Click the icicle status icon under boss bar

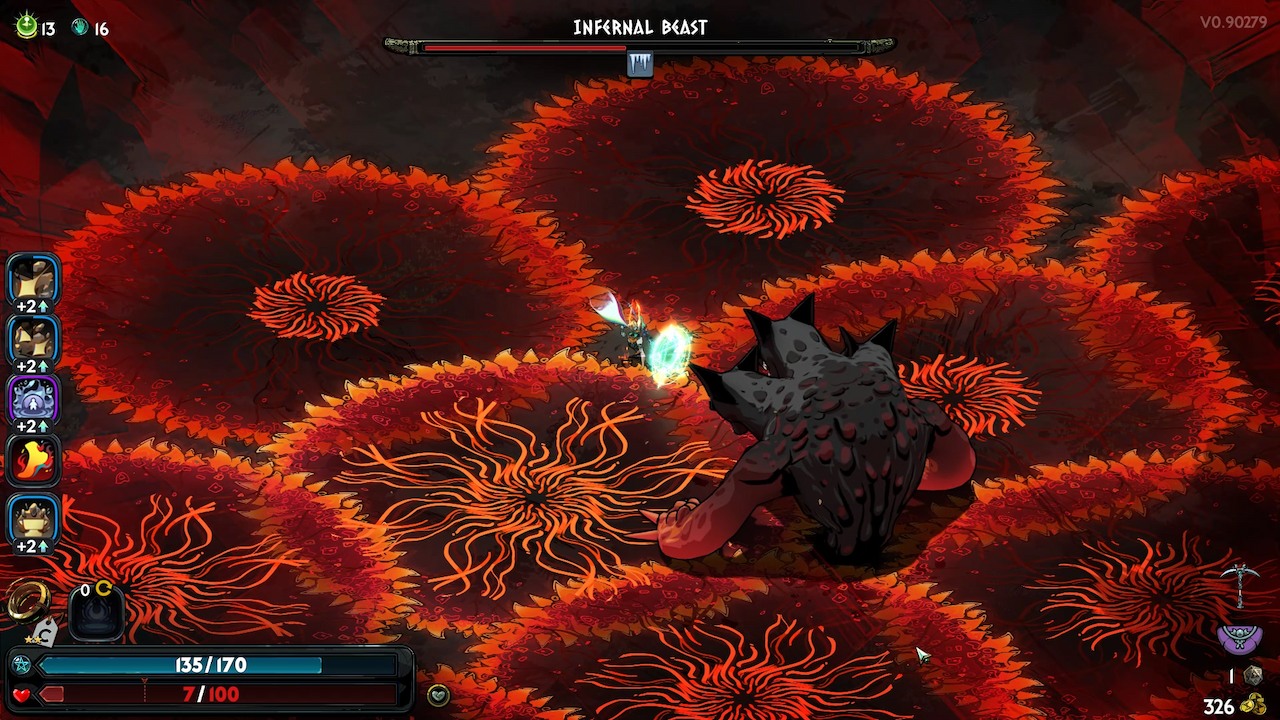[640, 65]
